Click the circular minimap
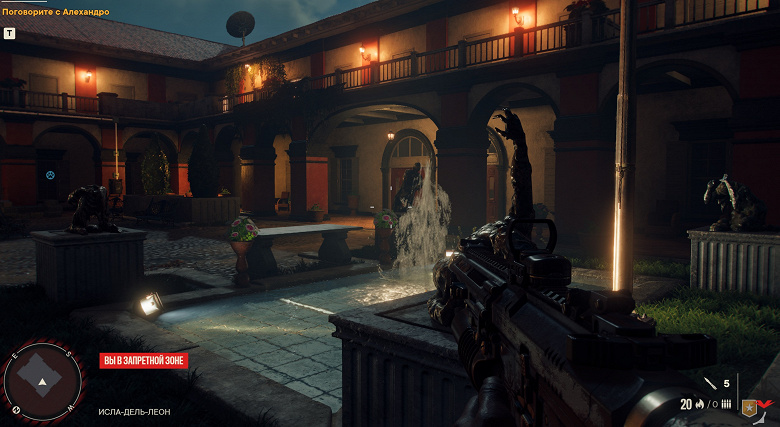The image size is (780, 427). point(41,381)
